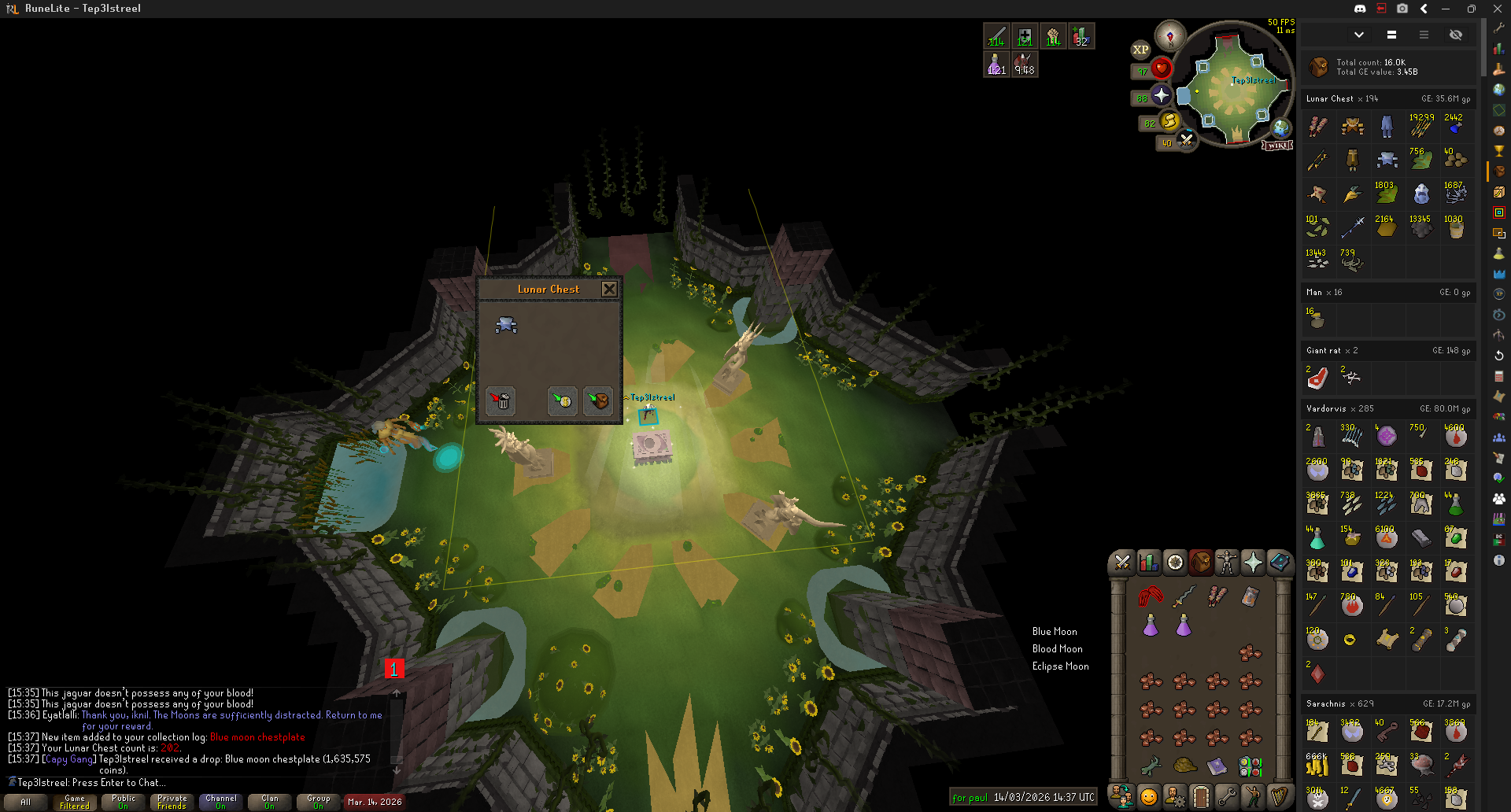Click the discard-all trash can button
Image resolution: width=1511 pixels, height=812 pixels.
tap(501, 401)
